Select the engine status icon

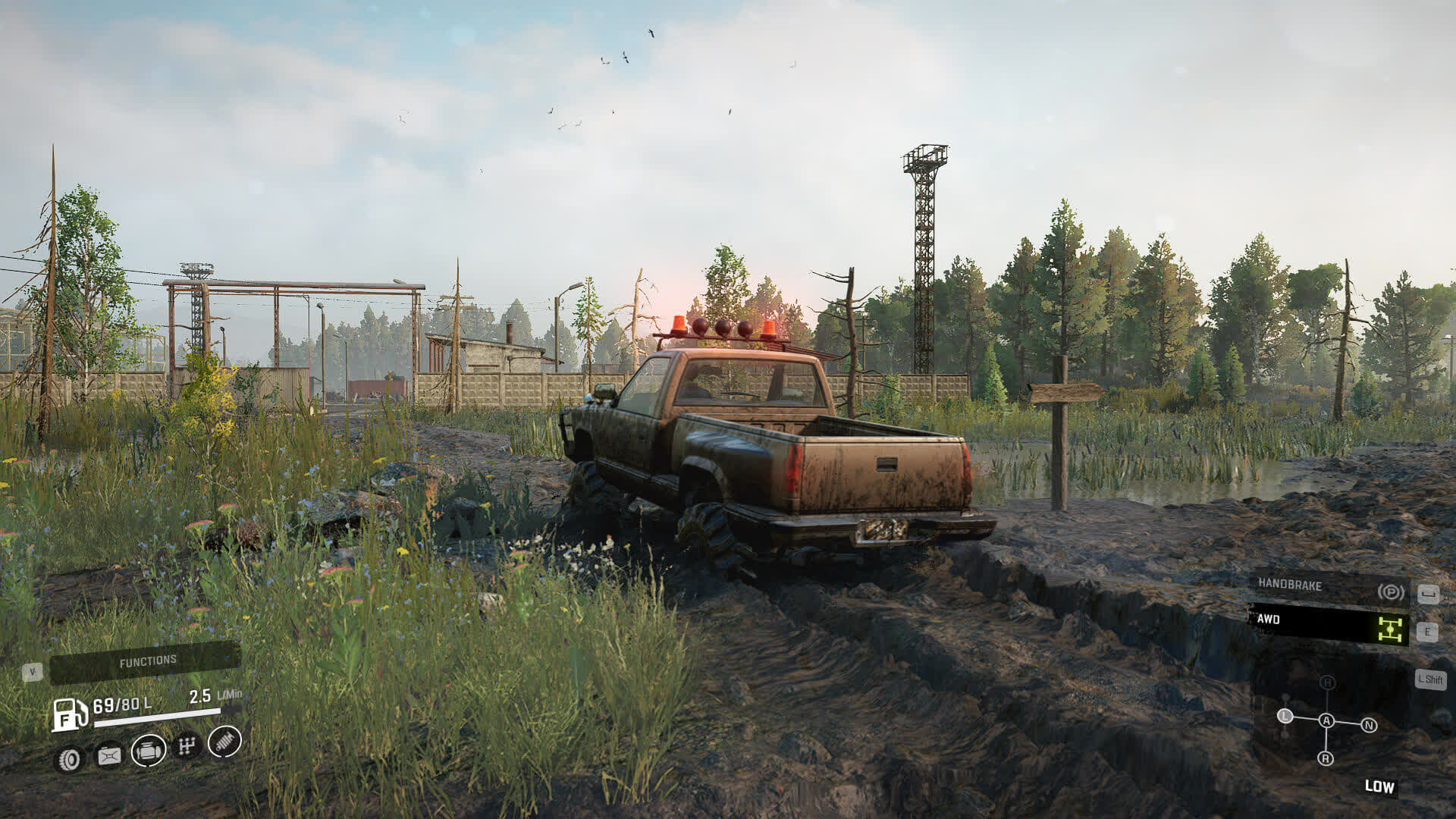(149, 751)
